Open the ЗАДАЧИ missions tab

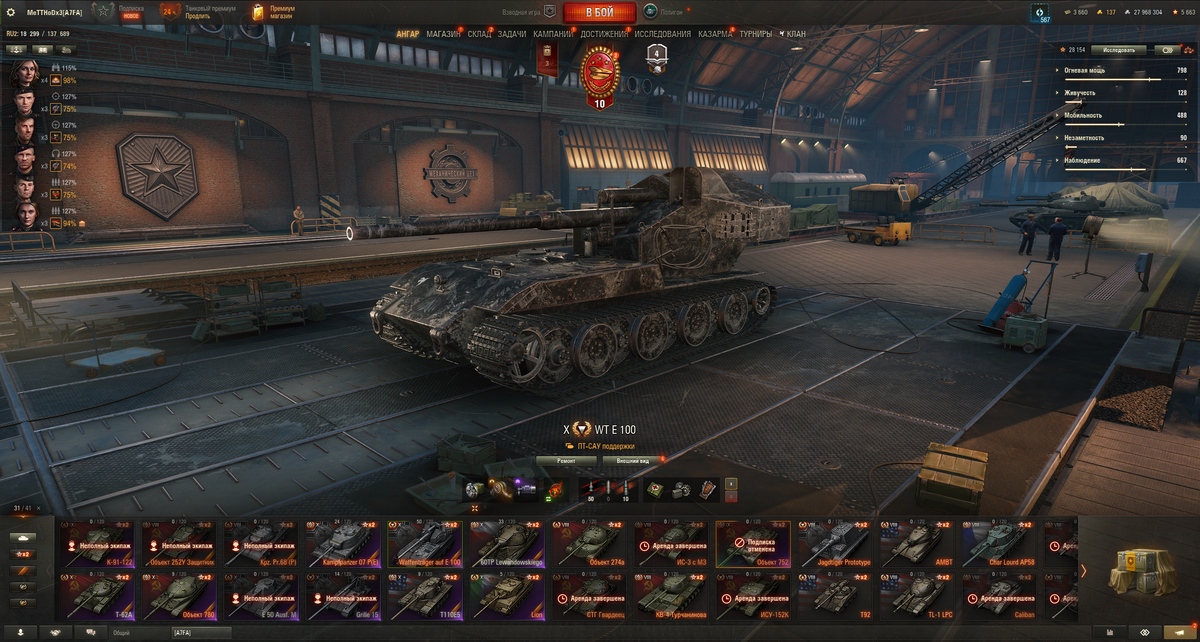point(512,34)
